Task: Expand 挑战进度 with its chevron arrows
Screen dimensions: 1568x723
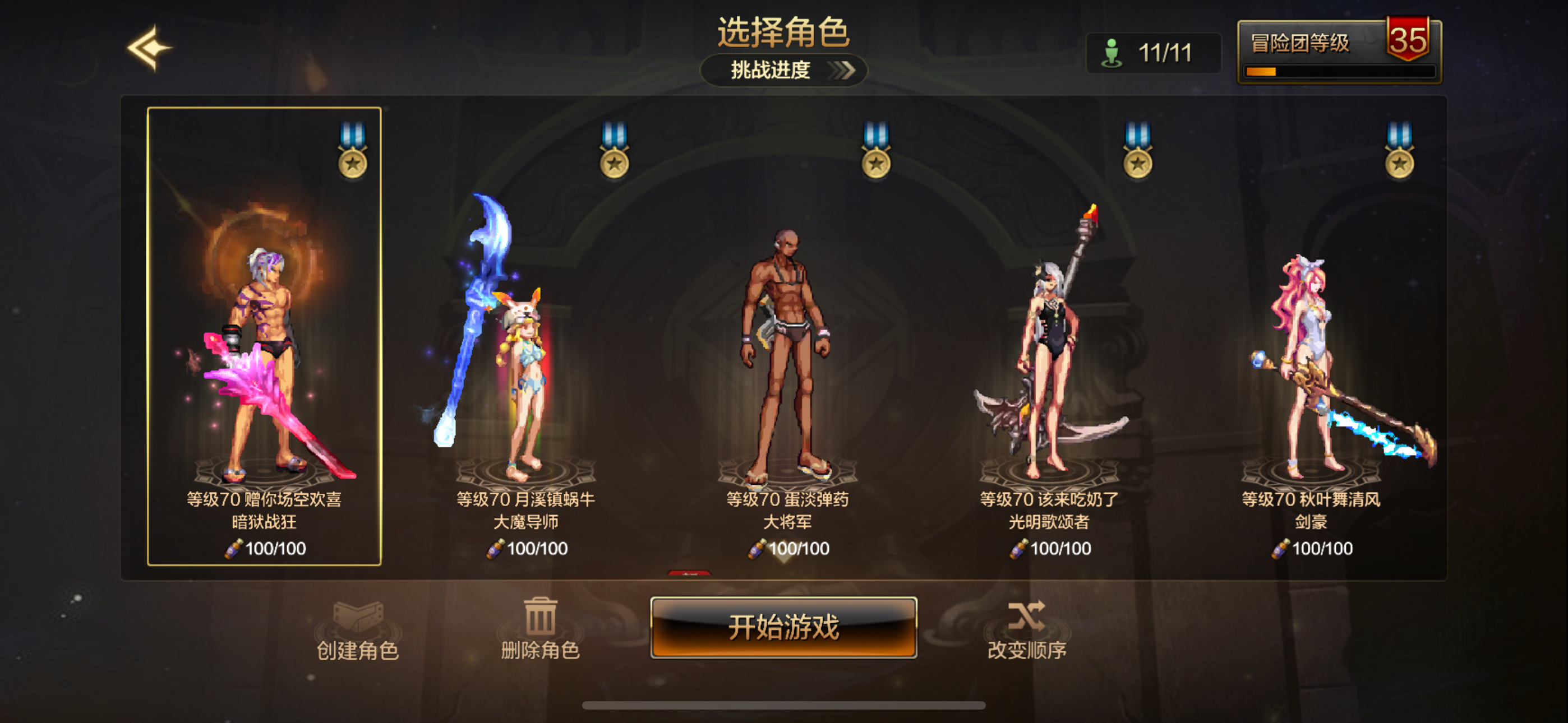Action: click(x=843, y=71)
